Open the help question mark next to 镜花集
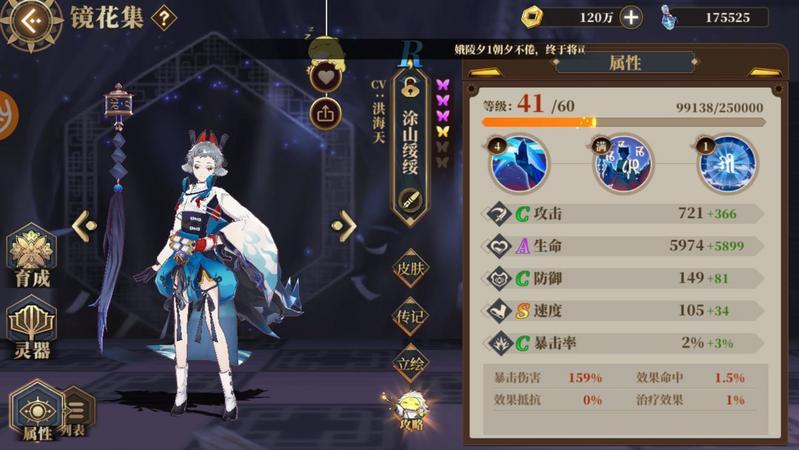The height and width of the screenshot is (450, 799). pos(163,17)
